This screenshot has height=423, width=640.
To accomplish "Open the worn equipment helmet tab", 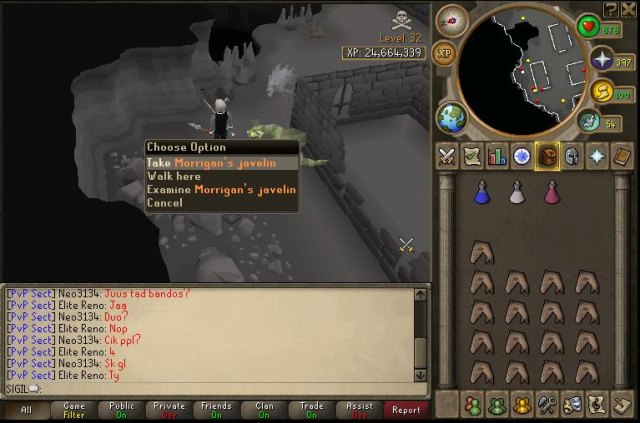I will [x=572, y=156].
